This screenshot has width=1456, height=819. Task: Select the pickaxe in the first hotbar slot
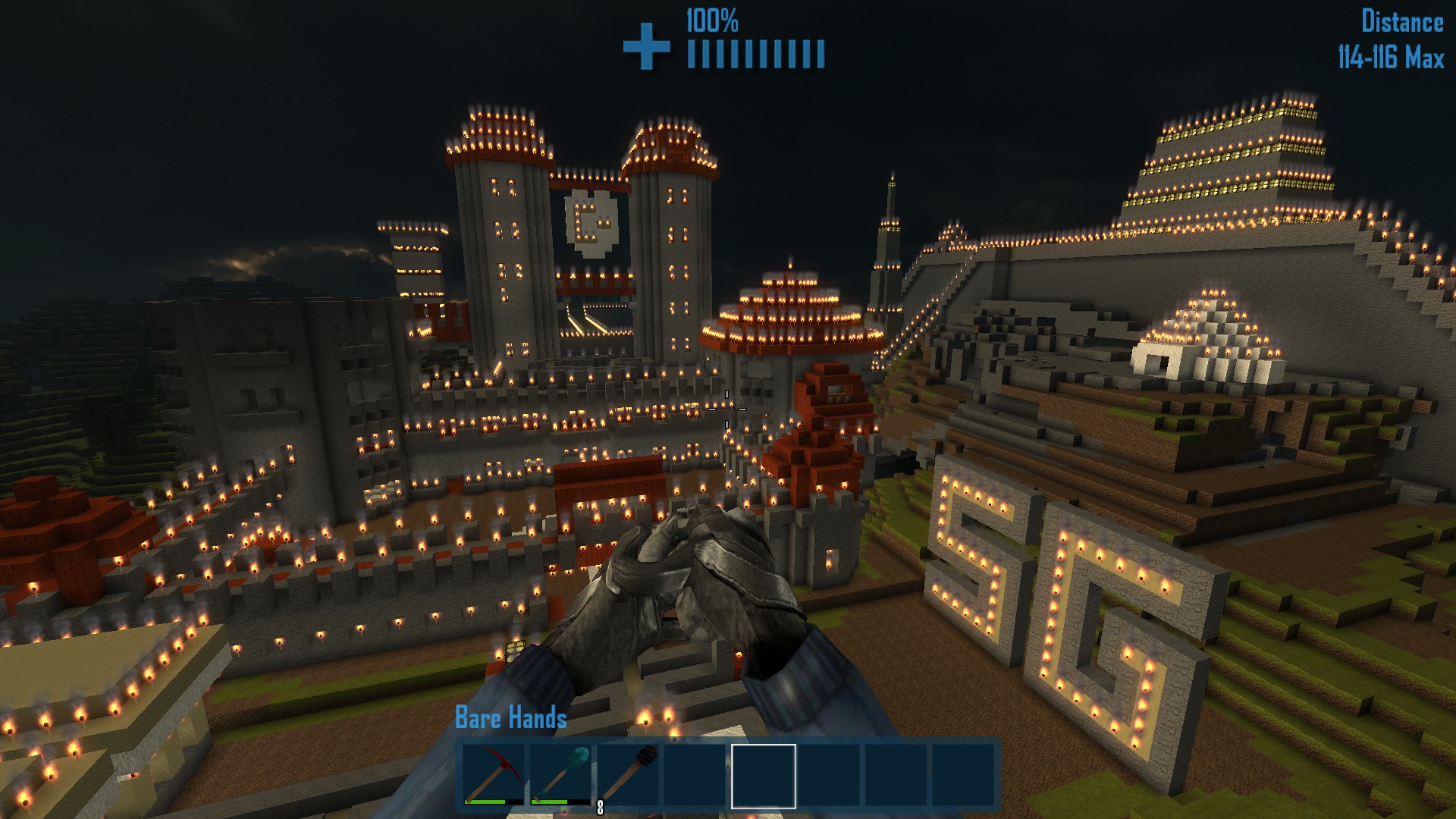(493, 776)
